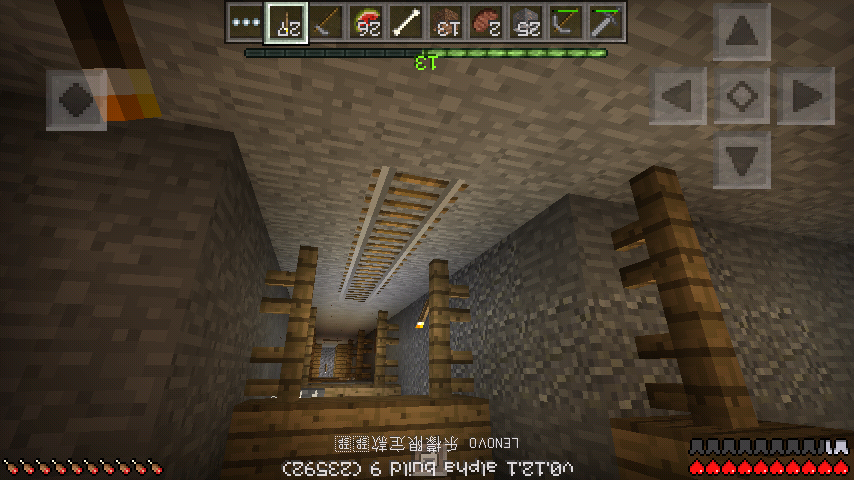This screenshot has width=854, height=480.
Task: Select the brown item stack of 13
Action: (447, 21)
